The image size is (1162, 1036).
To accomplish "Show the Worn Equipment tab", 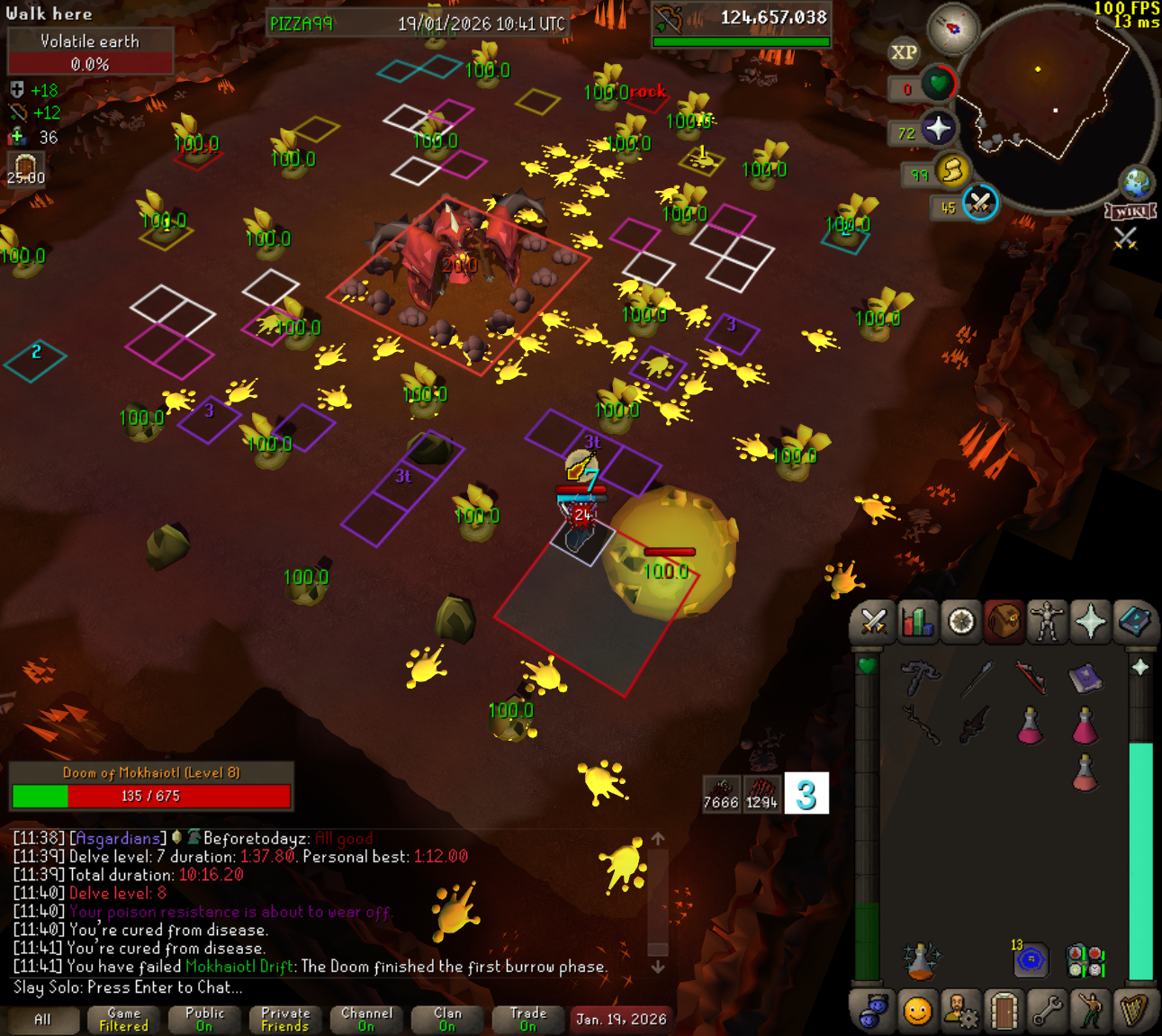I will 1047,622.
